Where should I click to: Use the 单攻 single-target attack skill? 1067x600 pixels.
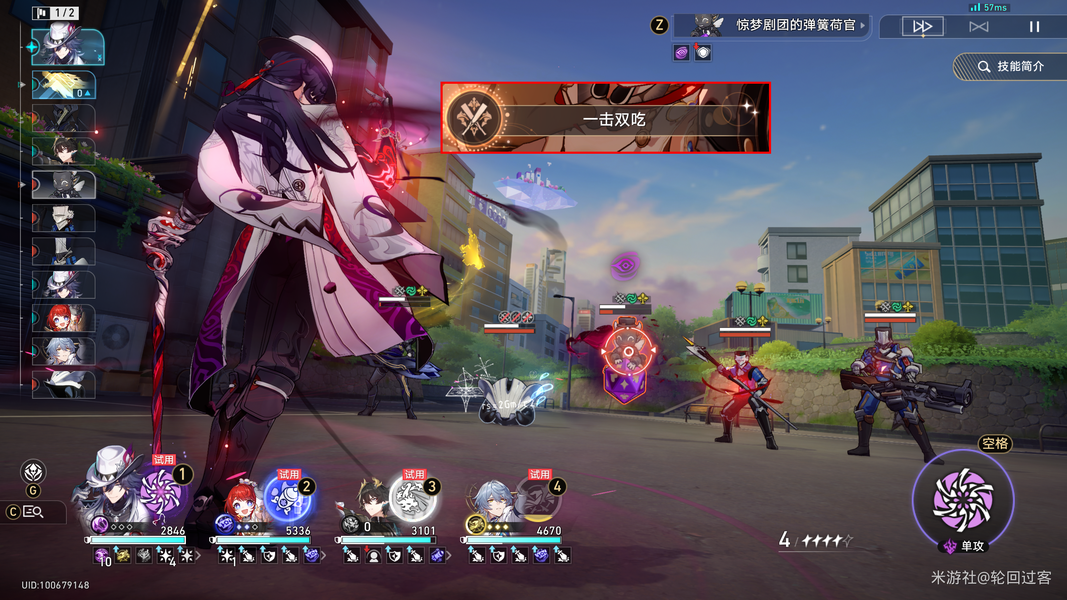[x=962, y=499]
